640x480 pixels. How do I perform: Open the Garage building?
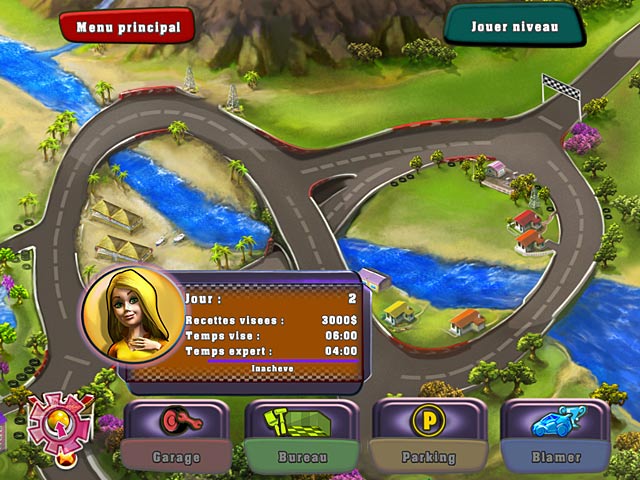(x=176, y=436)
